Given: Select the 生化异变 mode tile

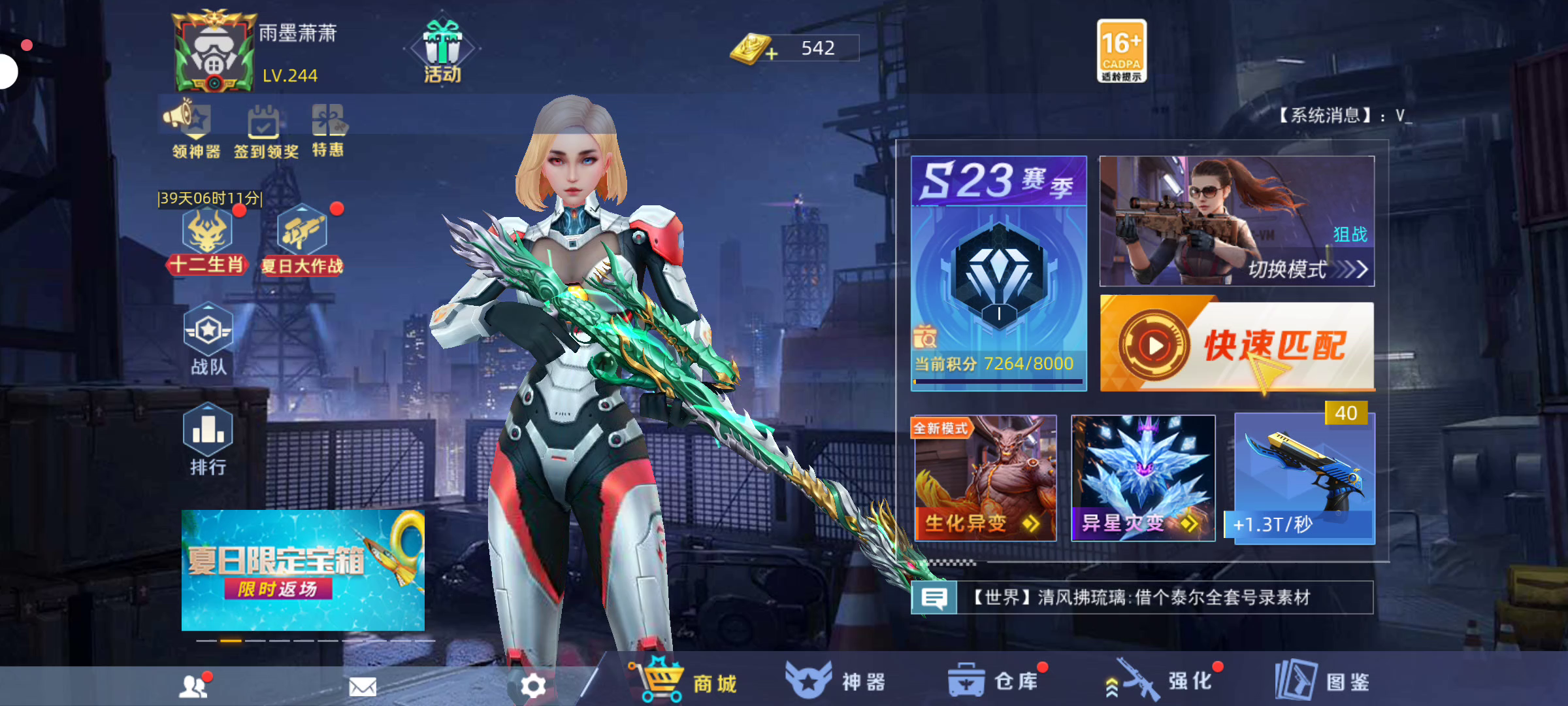Looking at the screenshot, I should 985,479.
